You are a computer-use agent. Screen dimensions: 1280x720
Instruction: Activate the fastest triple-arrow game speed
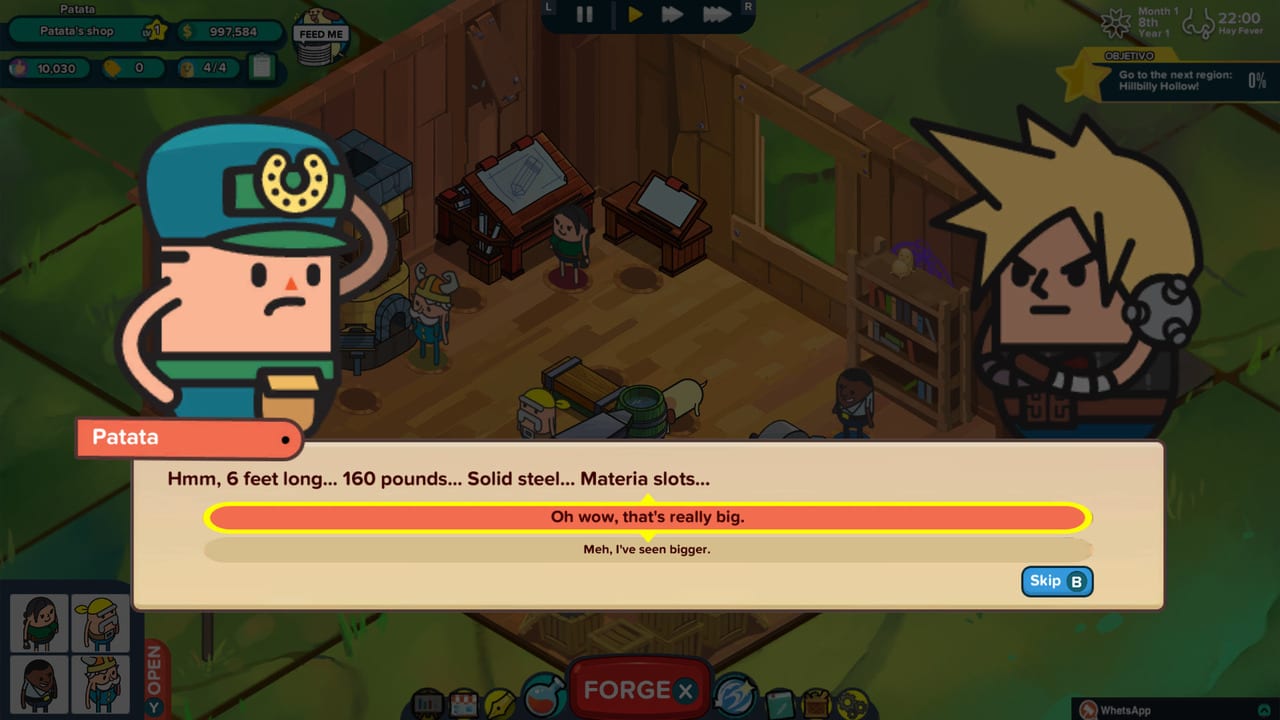[x=716, y=15]
